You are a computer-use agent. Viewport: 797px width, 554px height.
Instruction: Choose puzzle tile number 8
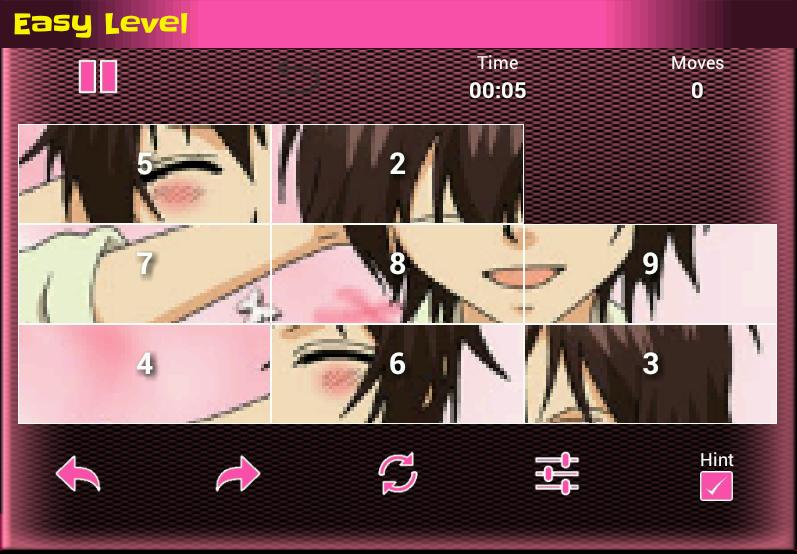tap(398, 273)
